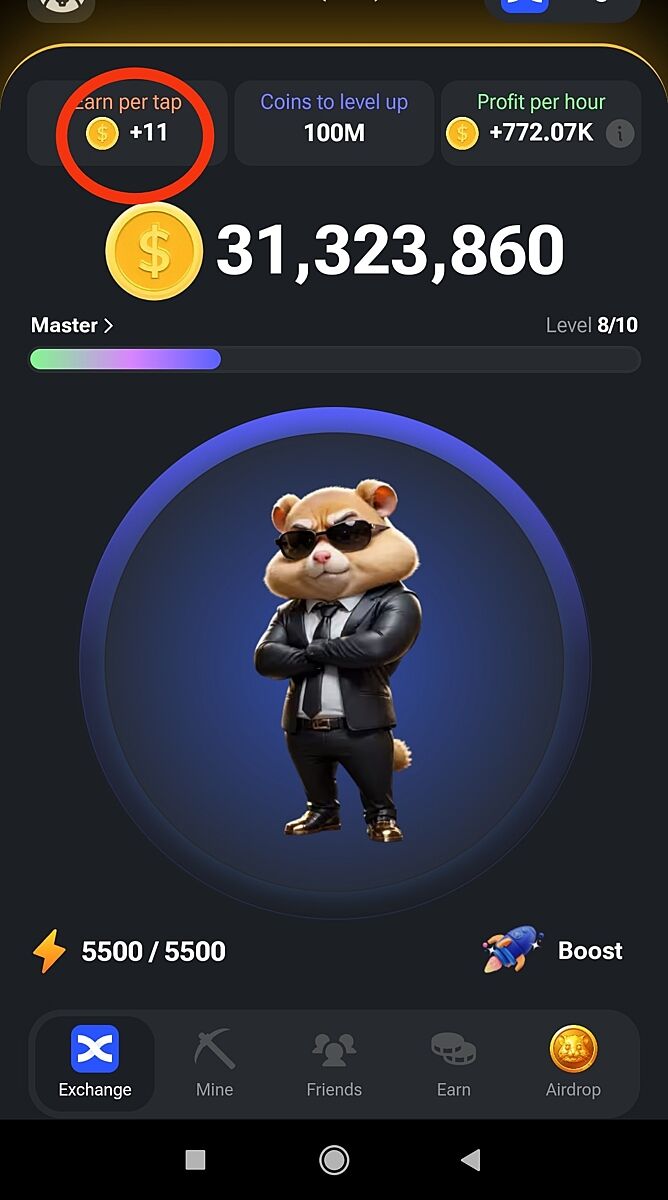Screen dimensions: 668x1200
Task: Click the Profit per hour info icon
Action: tap(620, 133)
